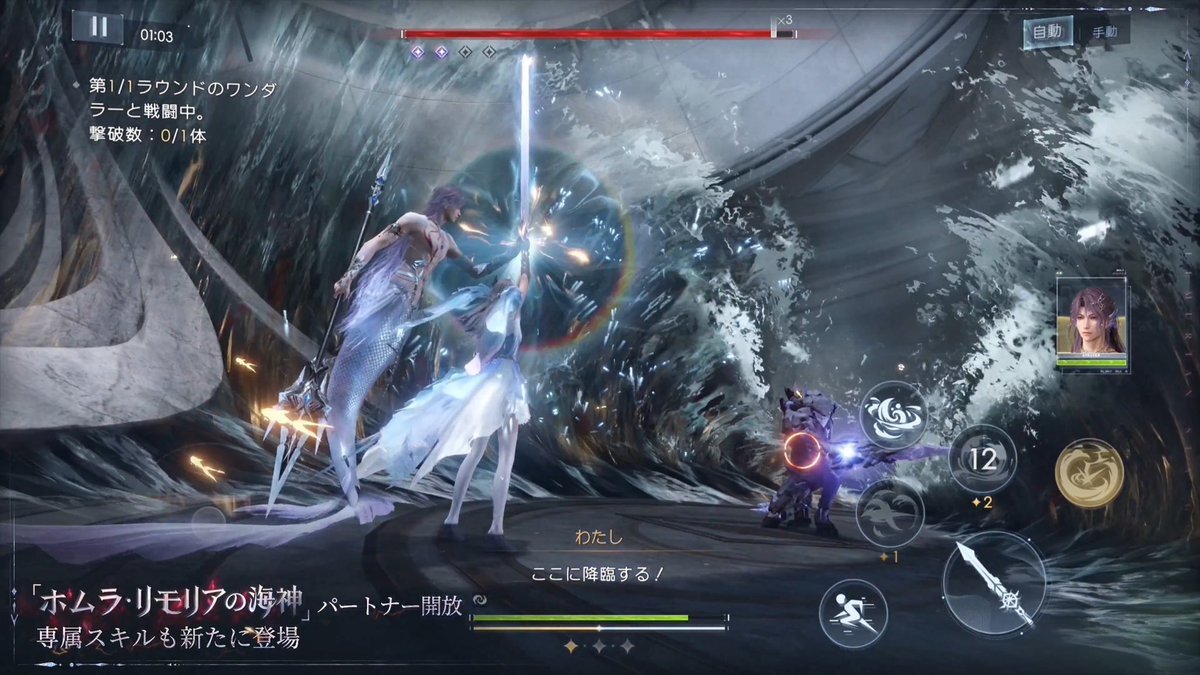Switch to 自動 auto battle mode

pos(1047,32)
